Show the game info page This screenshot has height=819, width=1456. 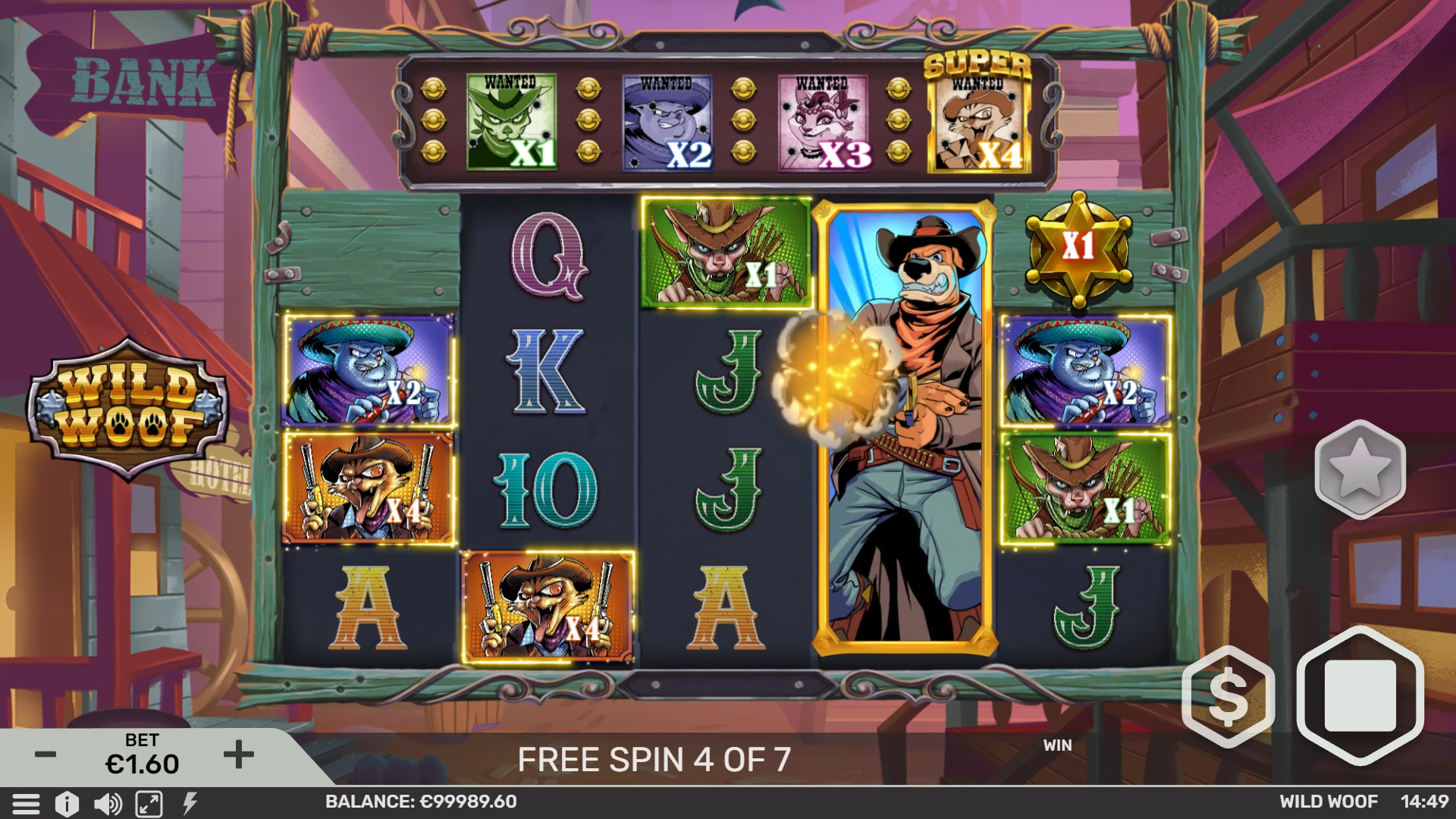click(67, 803)
